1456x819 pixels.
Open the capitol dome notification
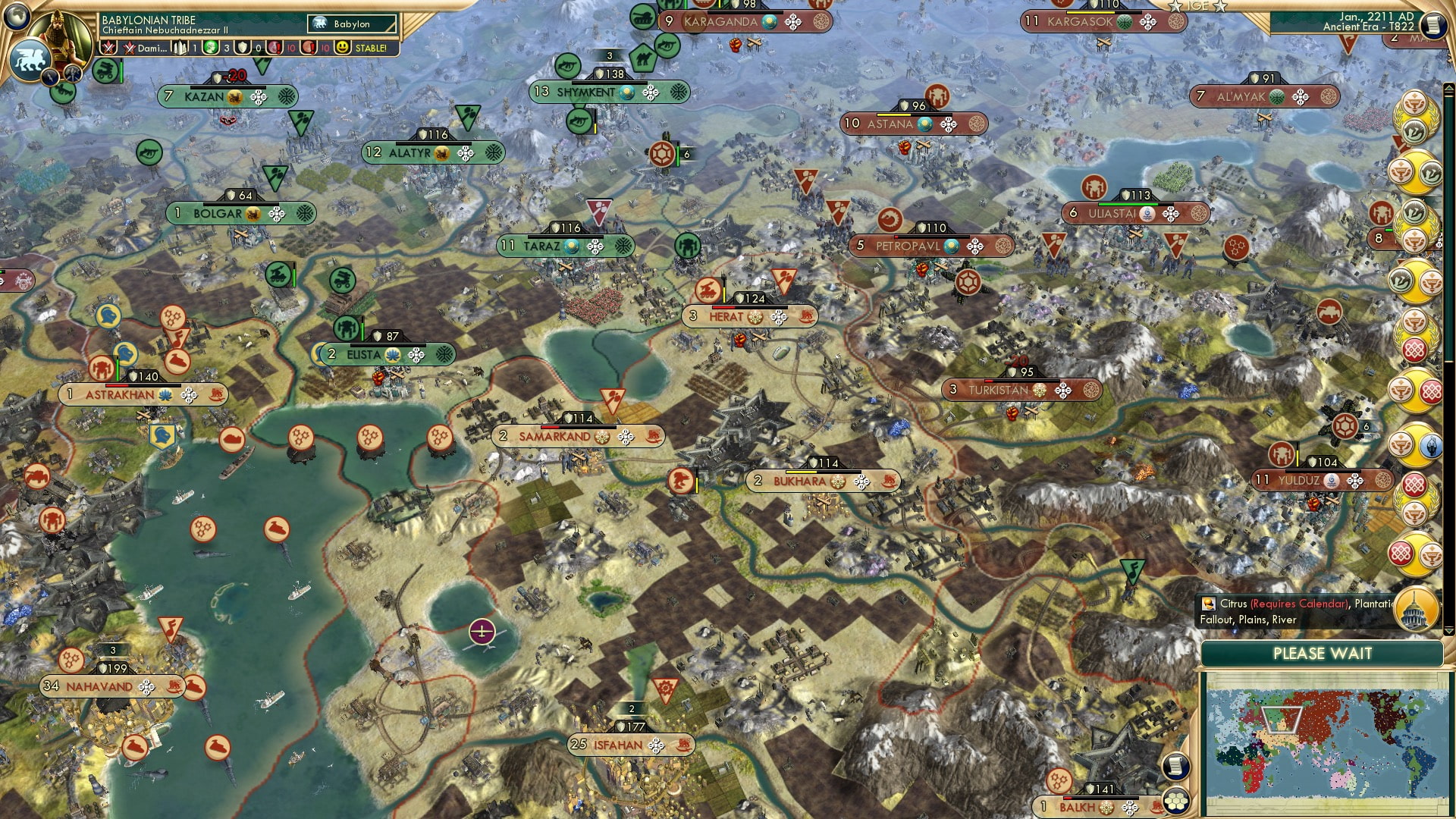pos(1417,609)
